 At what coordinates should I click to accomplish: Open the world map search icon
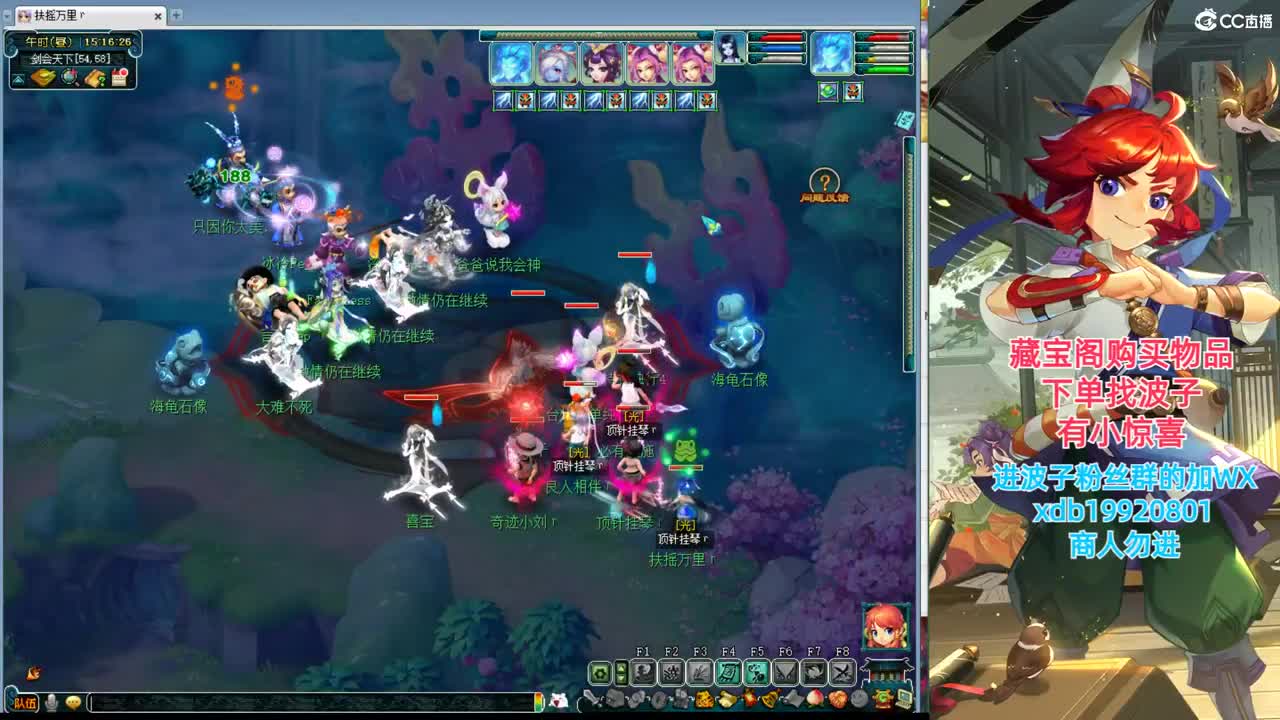click(69, 77)
